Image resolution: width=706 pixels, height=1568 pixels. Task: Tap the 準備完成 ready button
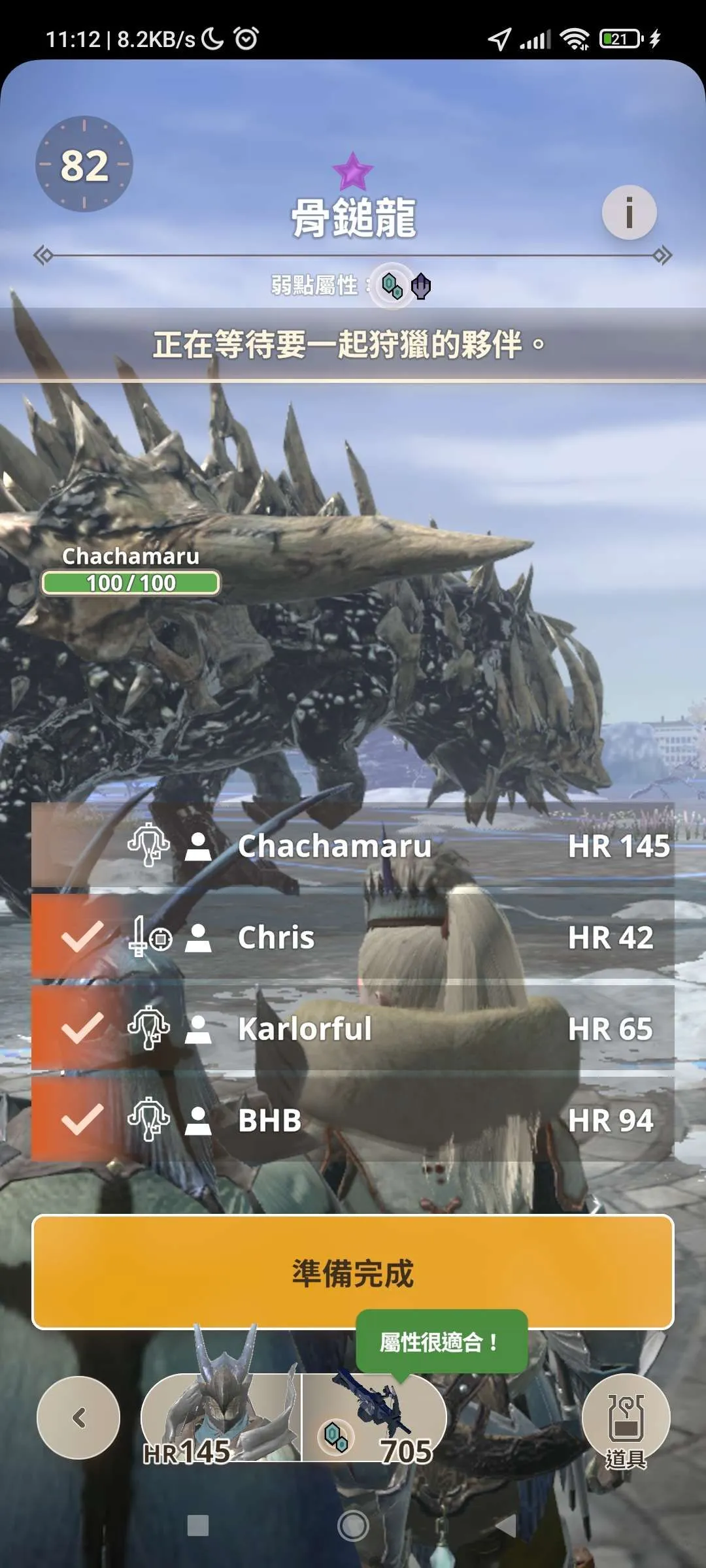353,1273
